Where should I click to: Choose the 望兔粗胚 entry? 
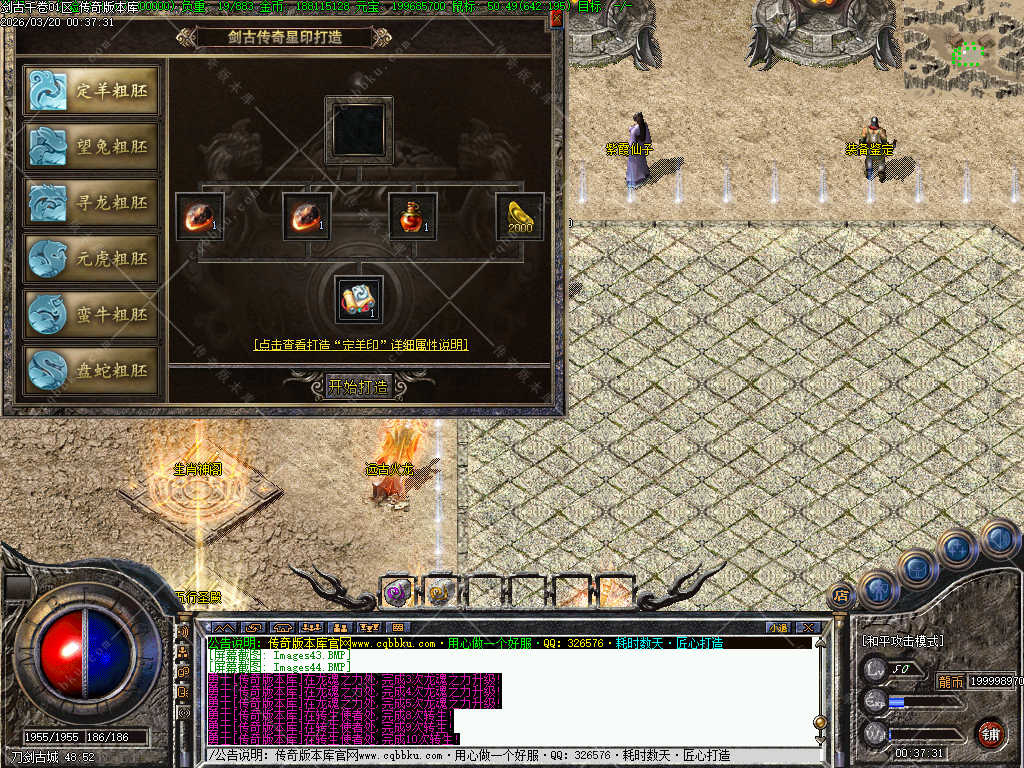click(x=91, y=147)
